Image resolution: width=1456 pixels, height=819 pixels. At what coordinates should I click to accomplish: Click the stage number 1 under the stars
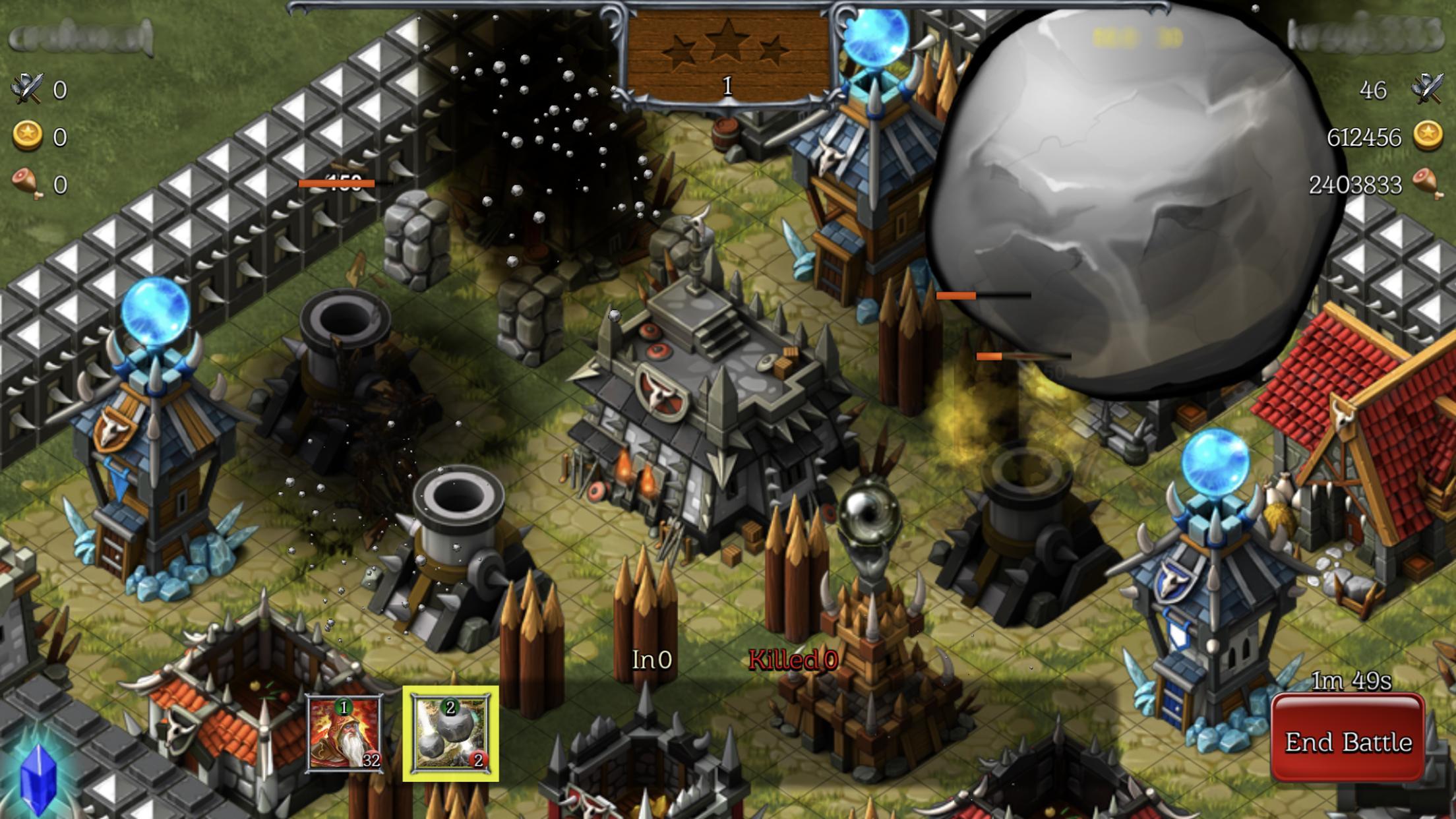click(727, 86)
